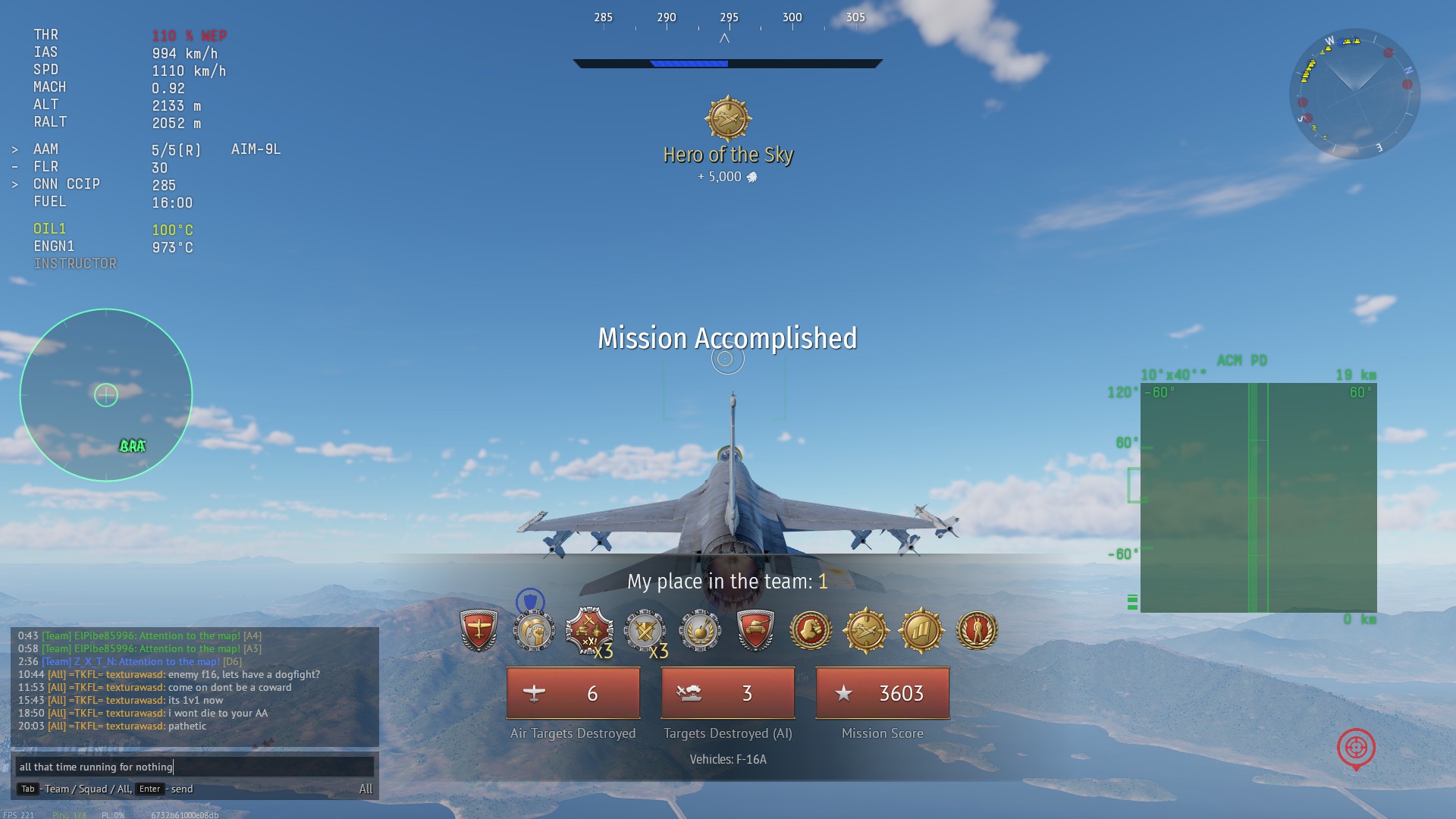Screen dimensions: 1456x819
Task: Open the round green tactical map circle
Action: [x=106, y=395]
